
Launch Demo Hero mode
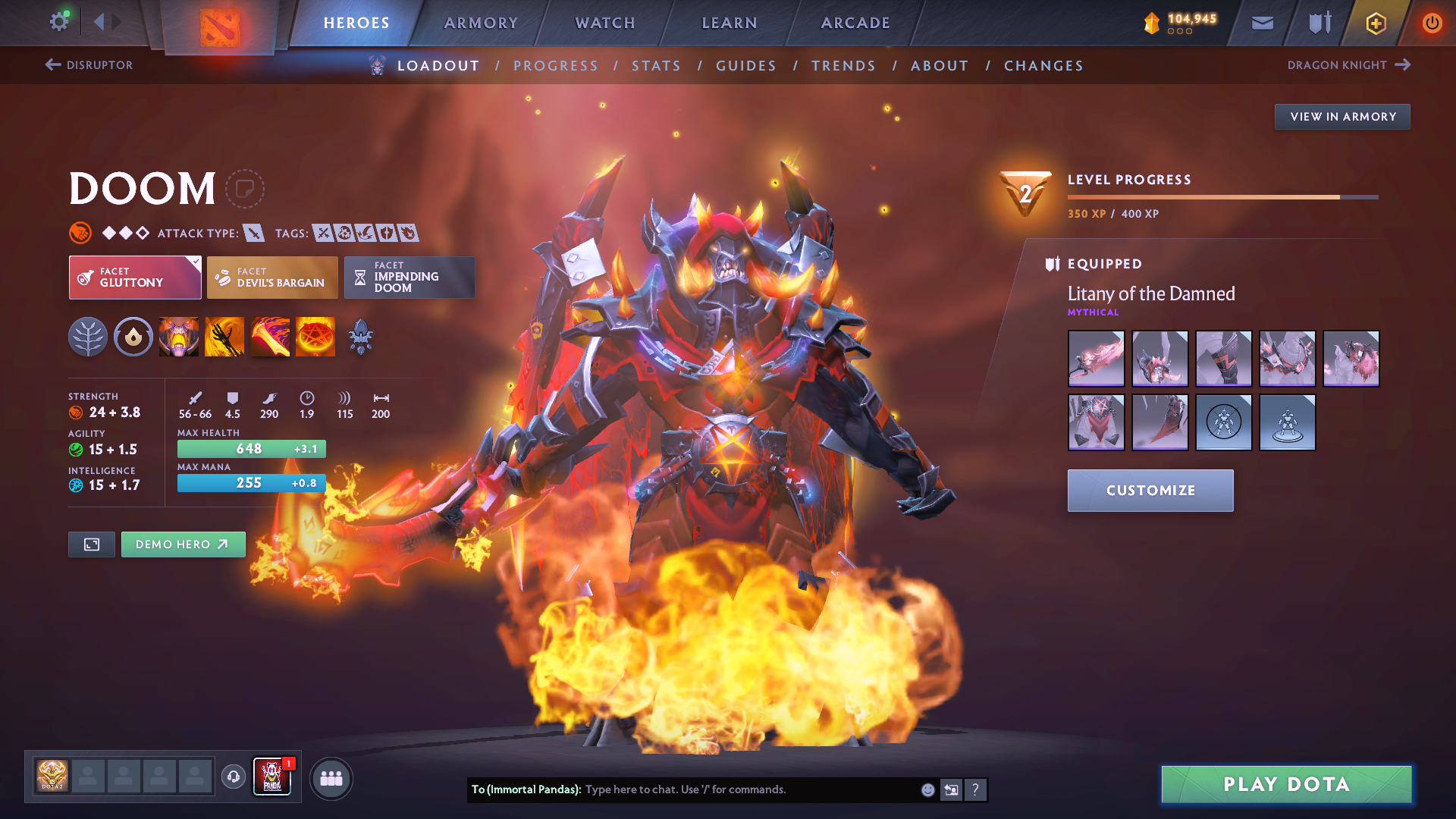pyautogui.click(x=183, y=544)
